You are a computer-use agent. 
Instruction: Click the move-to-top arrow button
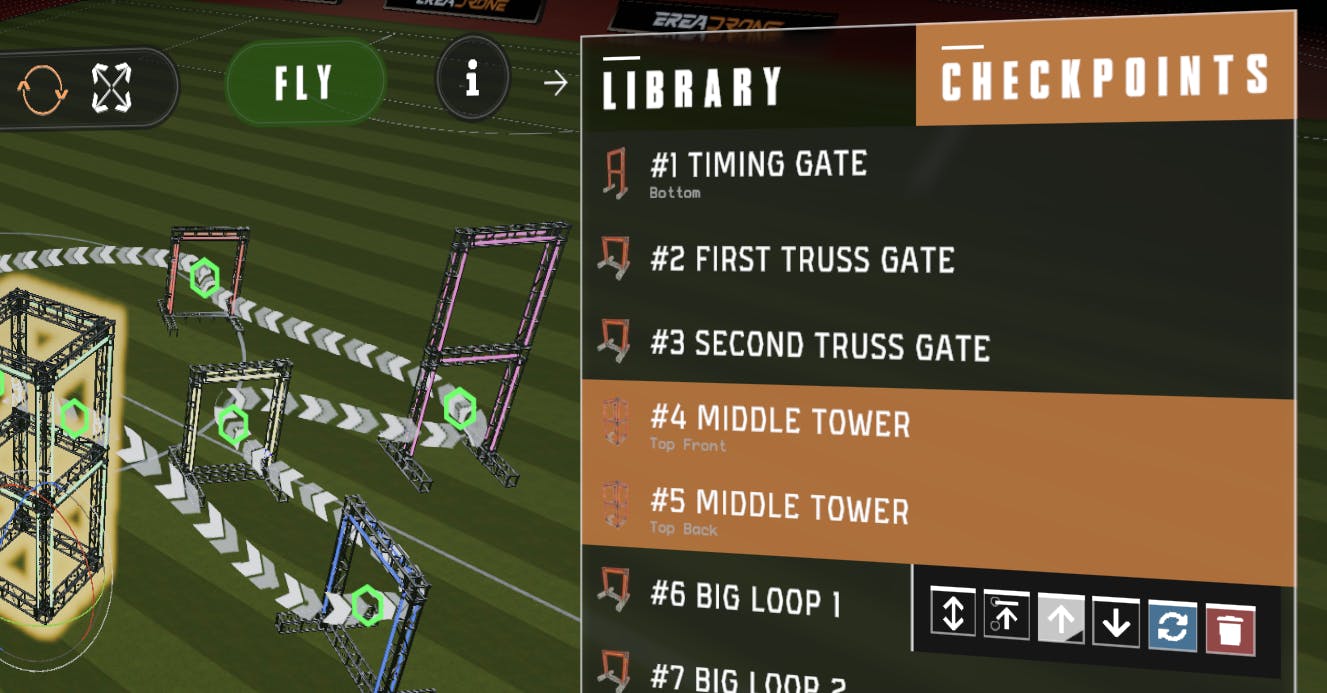click(1006, 614)
